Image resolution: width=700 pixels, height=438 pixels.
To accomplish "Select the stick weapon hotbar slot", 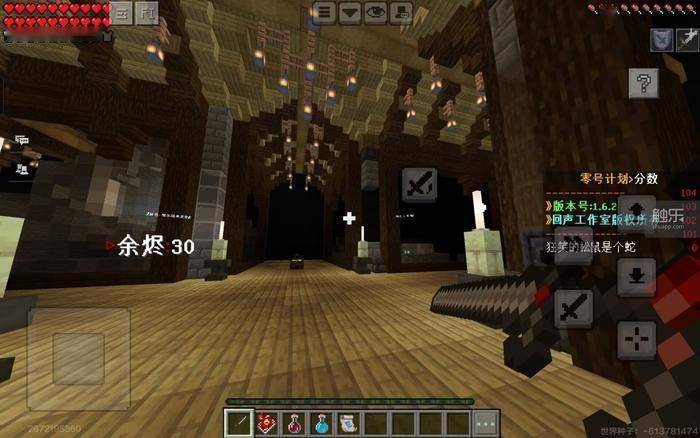I will point(241,422).
